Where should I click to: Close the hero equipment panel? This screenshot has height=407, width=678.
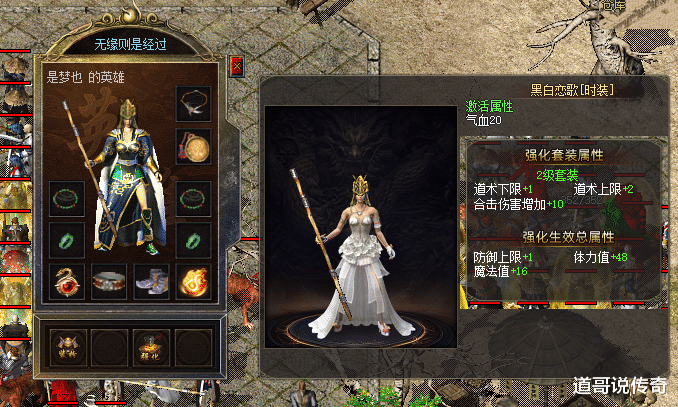pos(236,66)
